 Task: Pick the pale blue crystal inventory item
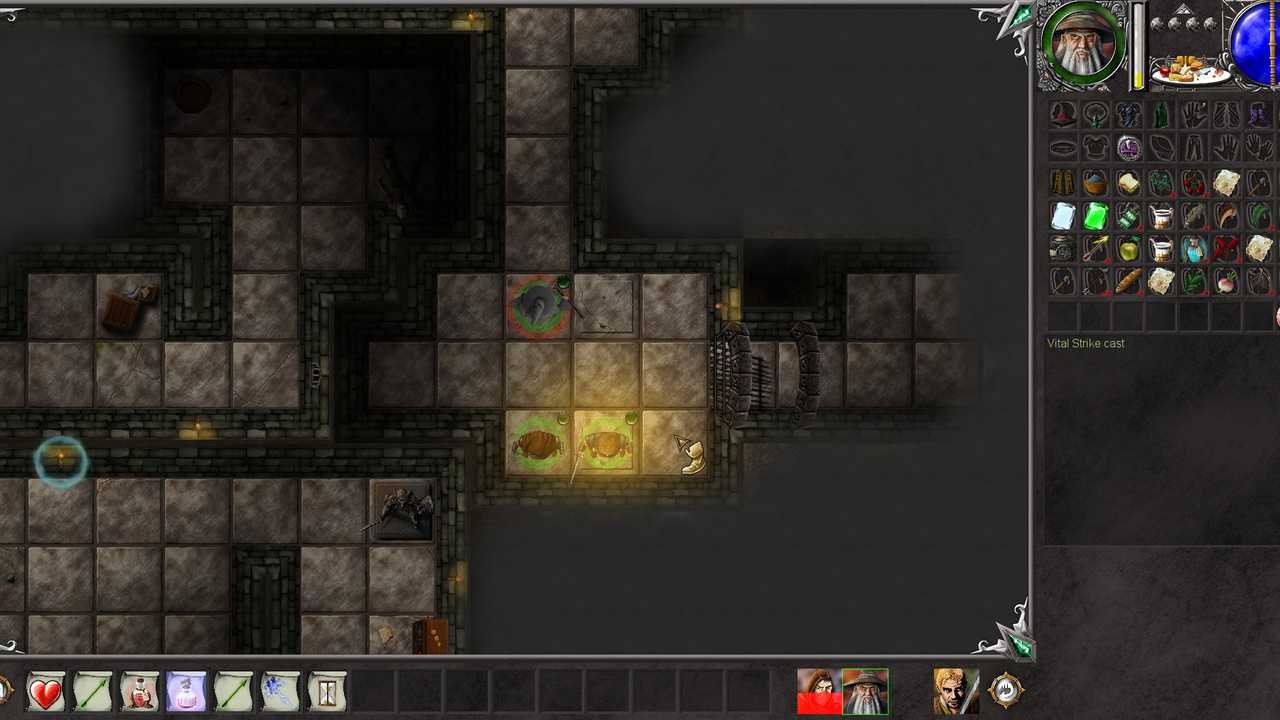coord(1063,216)
